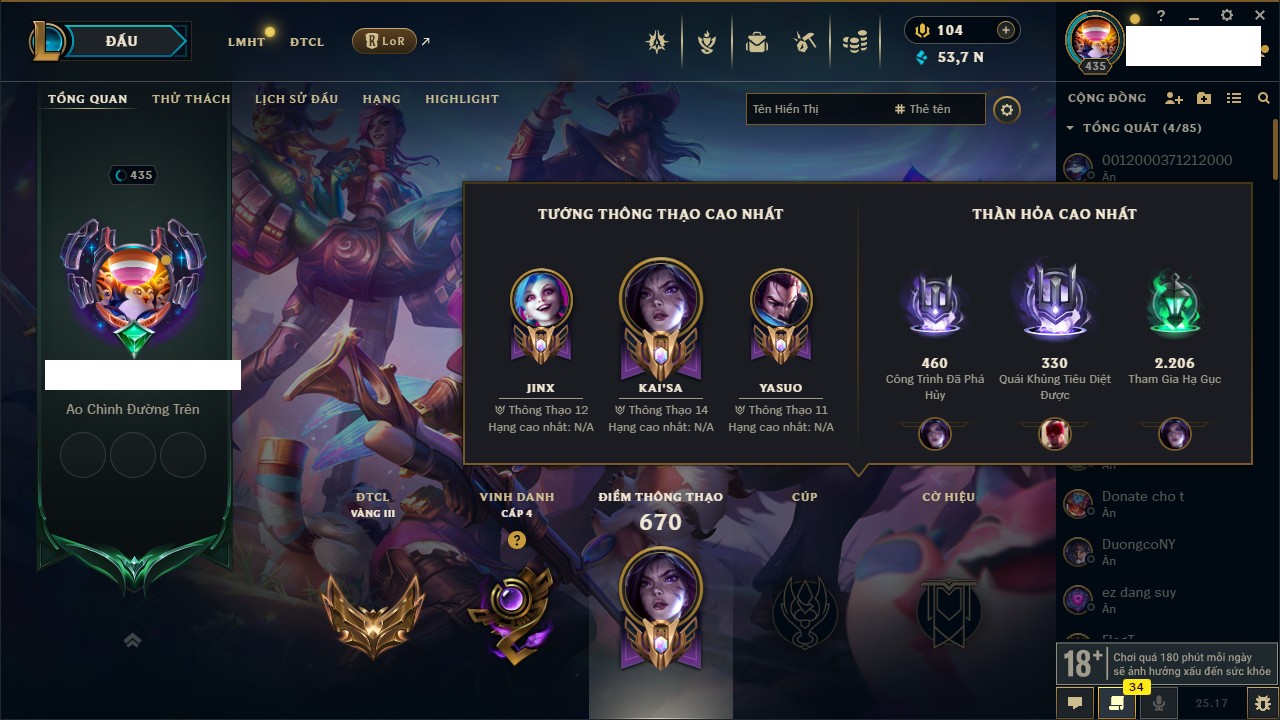
Task: Open client settings from the top-right gear
Action: click(x=1227, y=16)
